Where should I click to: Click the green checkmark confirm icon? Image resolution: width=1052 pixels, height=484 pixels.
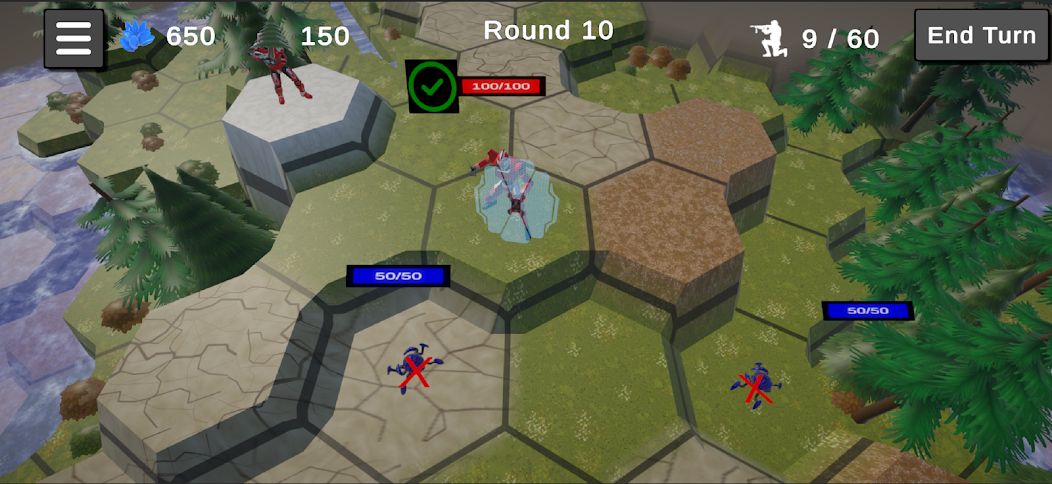point(432,87)
